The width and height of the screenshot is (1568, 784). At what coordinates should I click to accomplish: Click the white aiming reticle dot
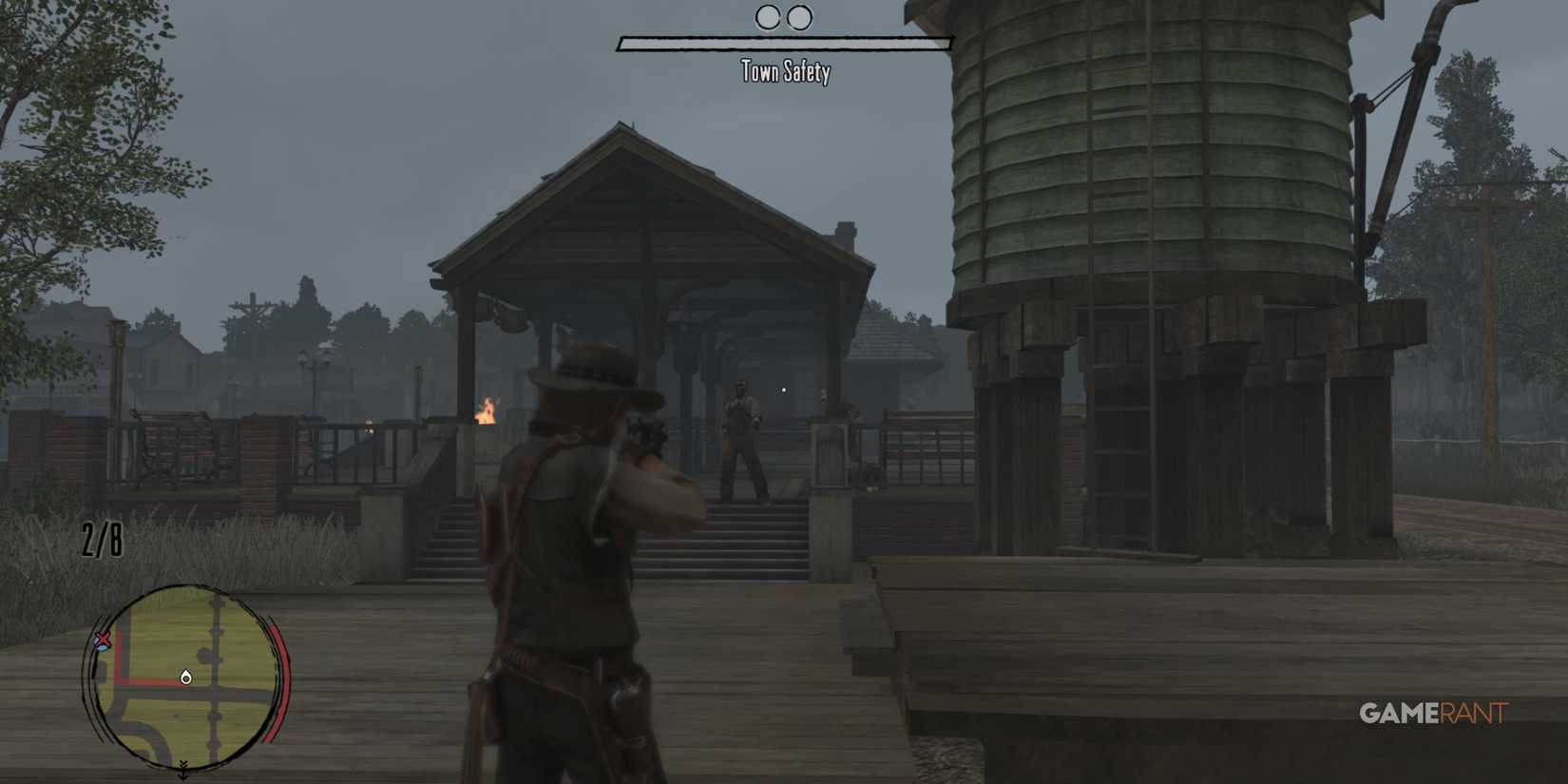point(782,390)
